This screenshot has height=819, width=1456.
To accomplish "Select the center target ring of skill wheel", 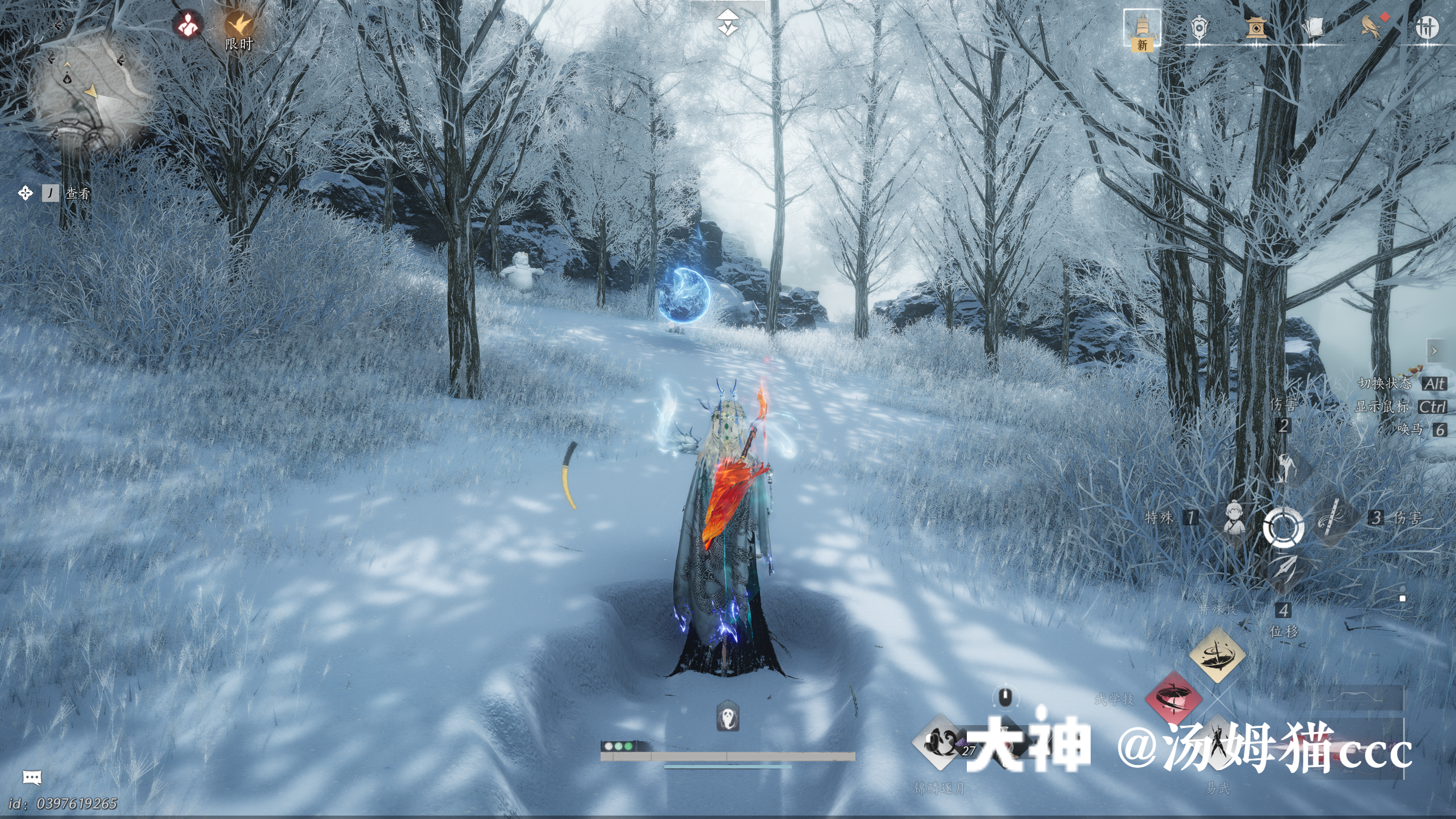I will [x=1284, y=527].
